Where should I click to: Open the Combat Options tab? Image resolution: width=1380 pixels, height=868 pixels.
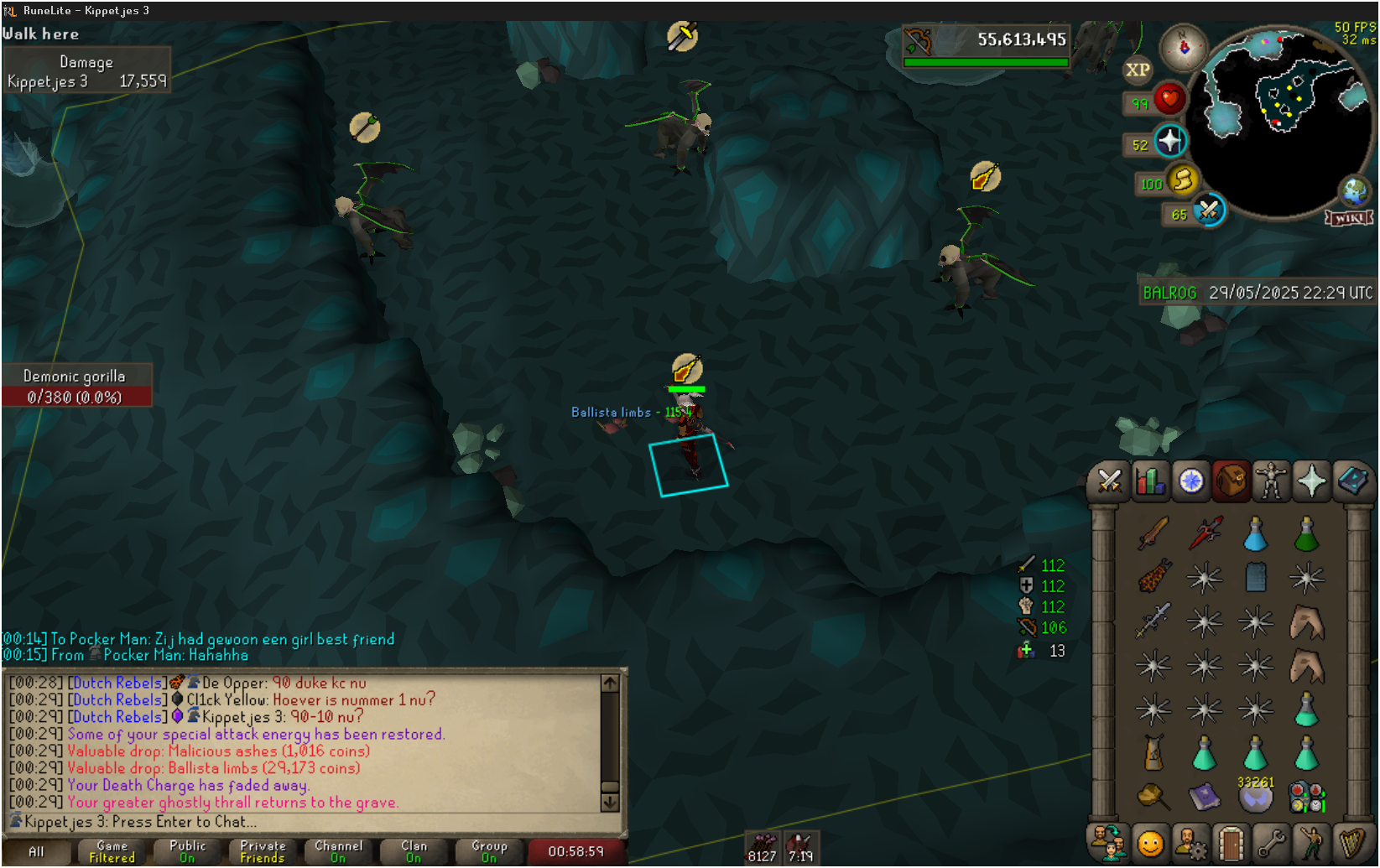(x=1109, y=481)
